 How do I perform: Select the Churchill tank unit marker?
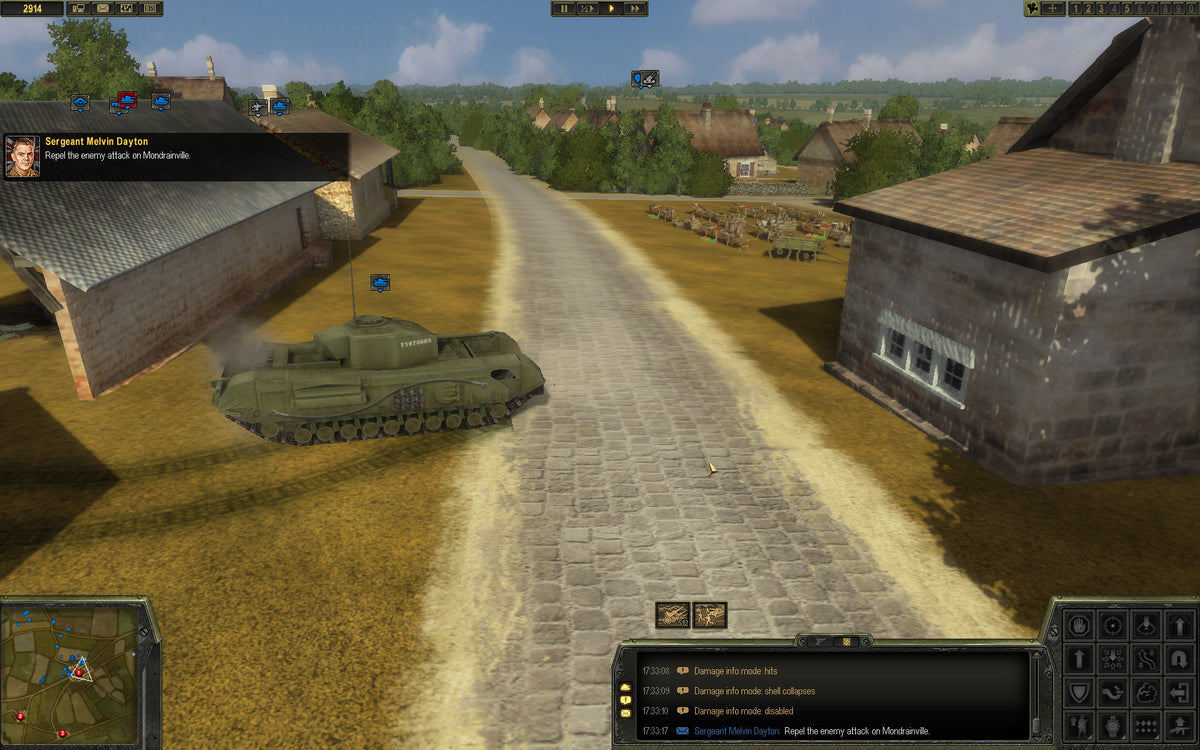tap(380, 283)
